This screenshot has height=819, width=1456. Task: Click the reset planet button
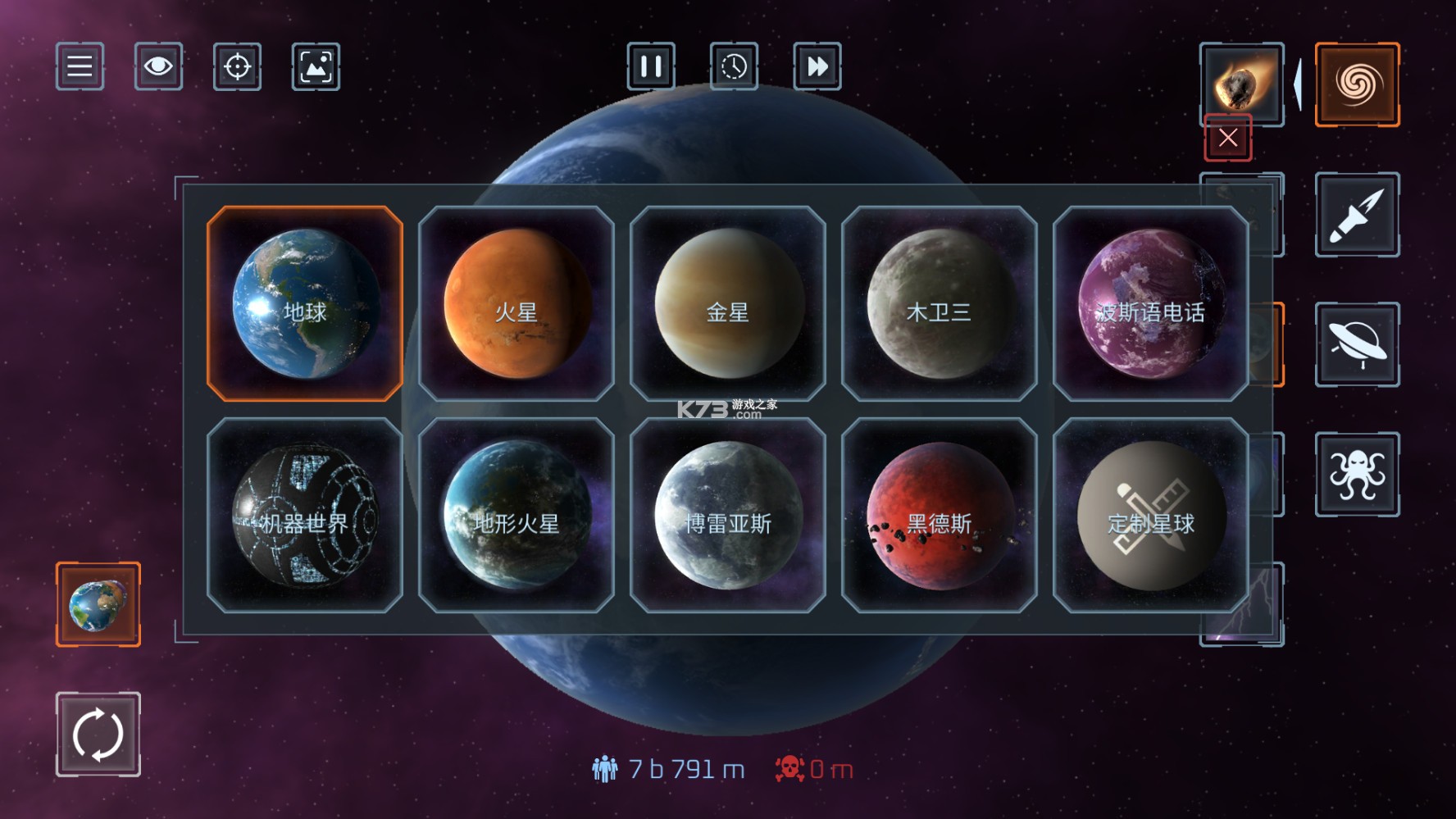[x=97, y=735]
